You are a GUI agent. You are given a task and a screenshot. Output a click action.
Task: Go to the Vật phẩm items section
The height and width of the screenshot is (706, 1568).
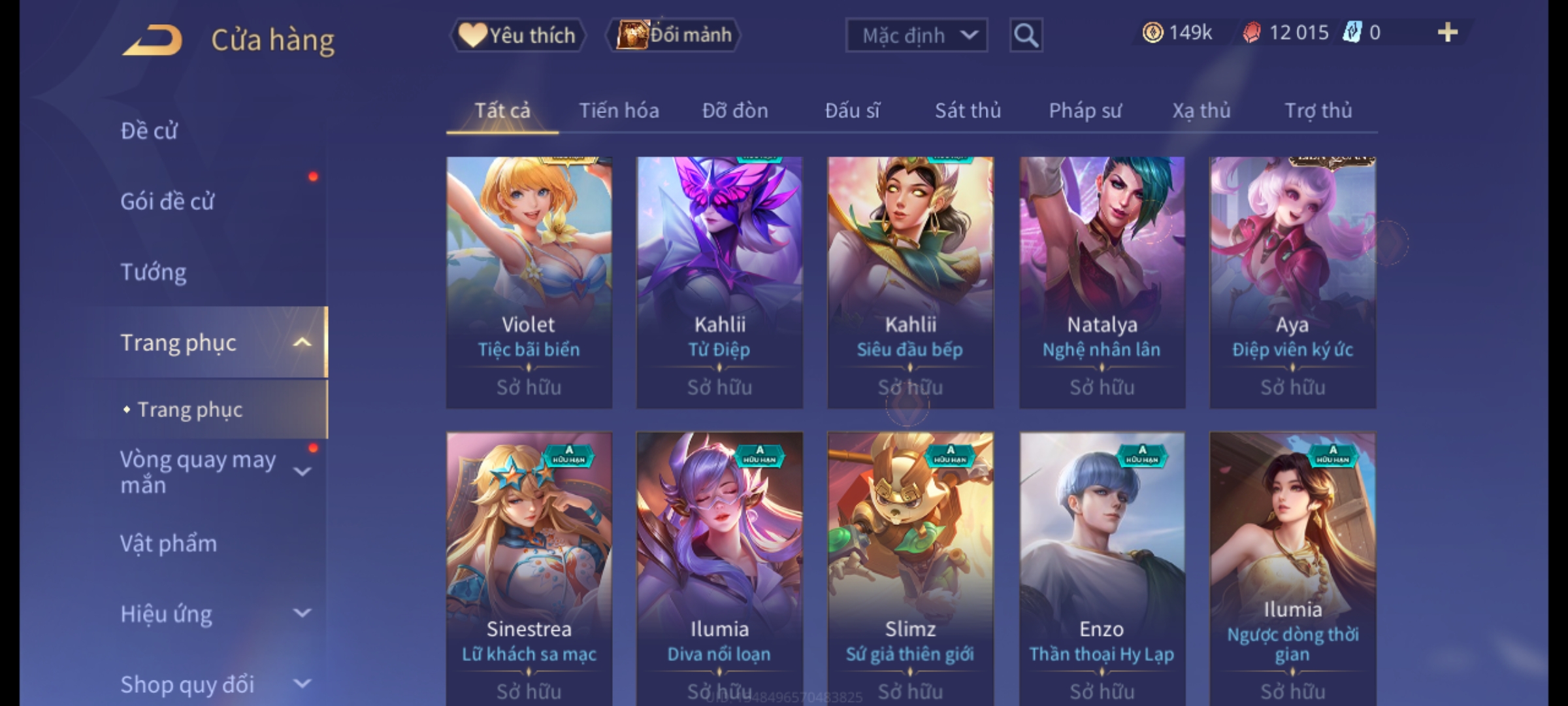[x=169, y=544]
